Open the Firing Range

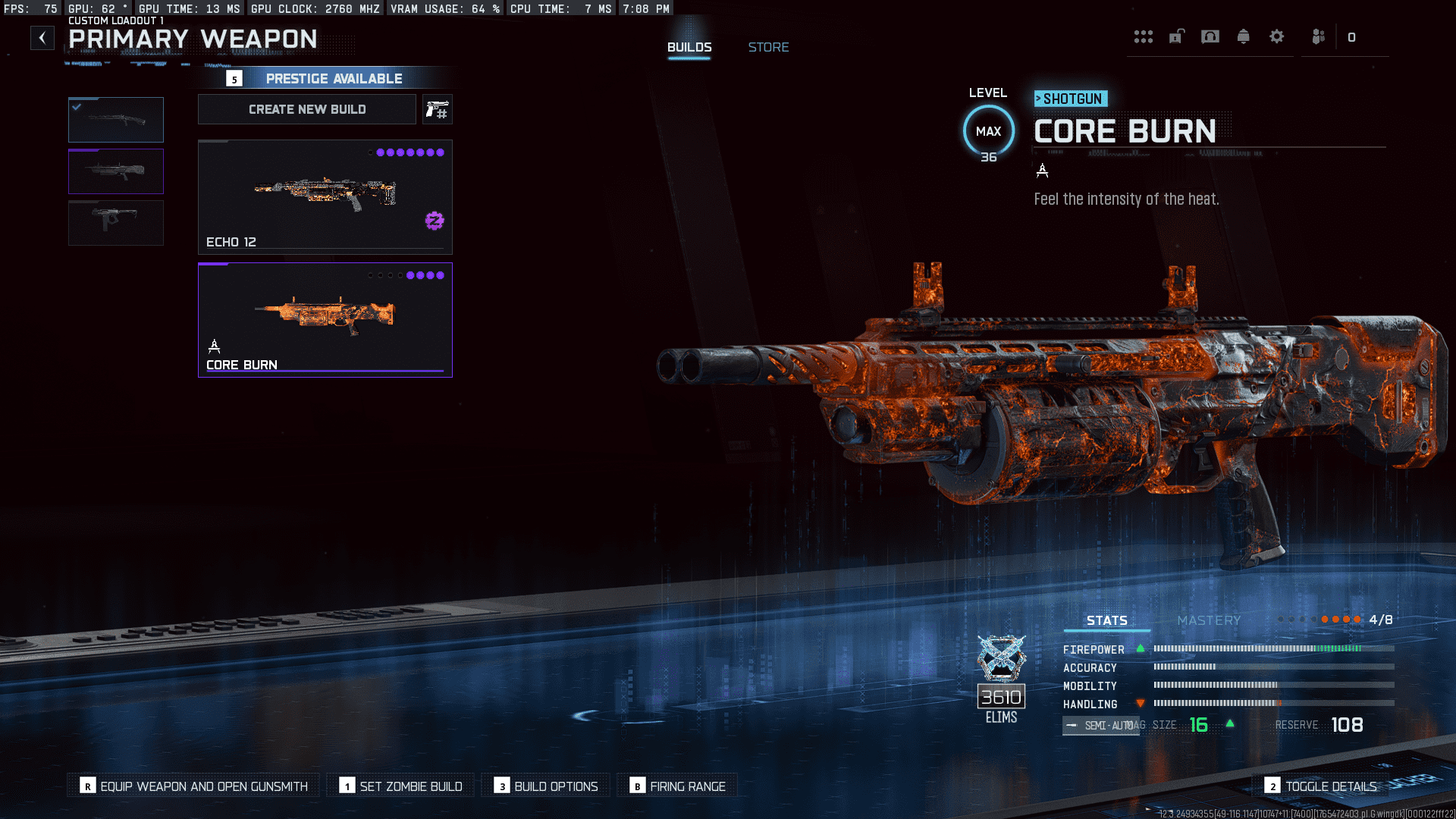click(x=678, y=786)
